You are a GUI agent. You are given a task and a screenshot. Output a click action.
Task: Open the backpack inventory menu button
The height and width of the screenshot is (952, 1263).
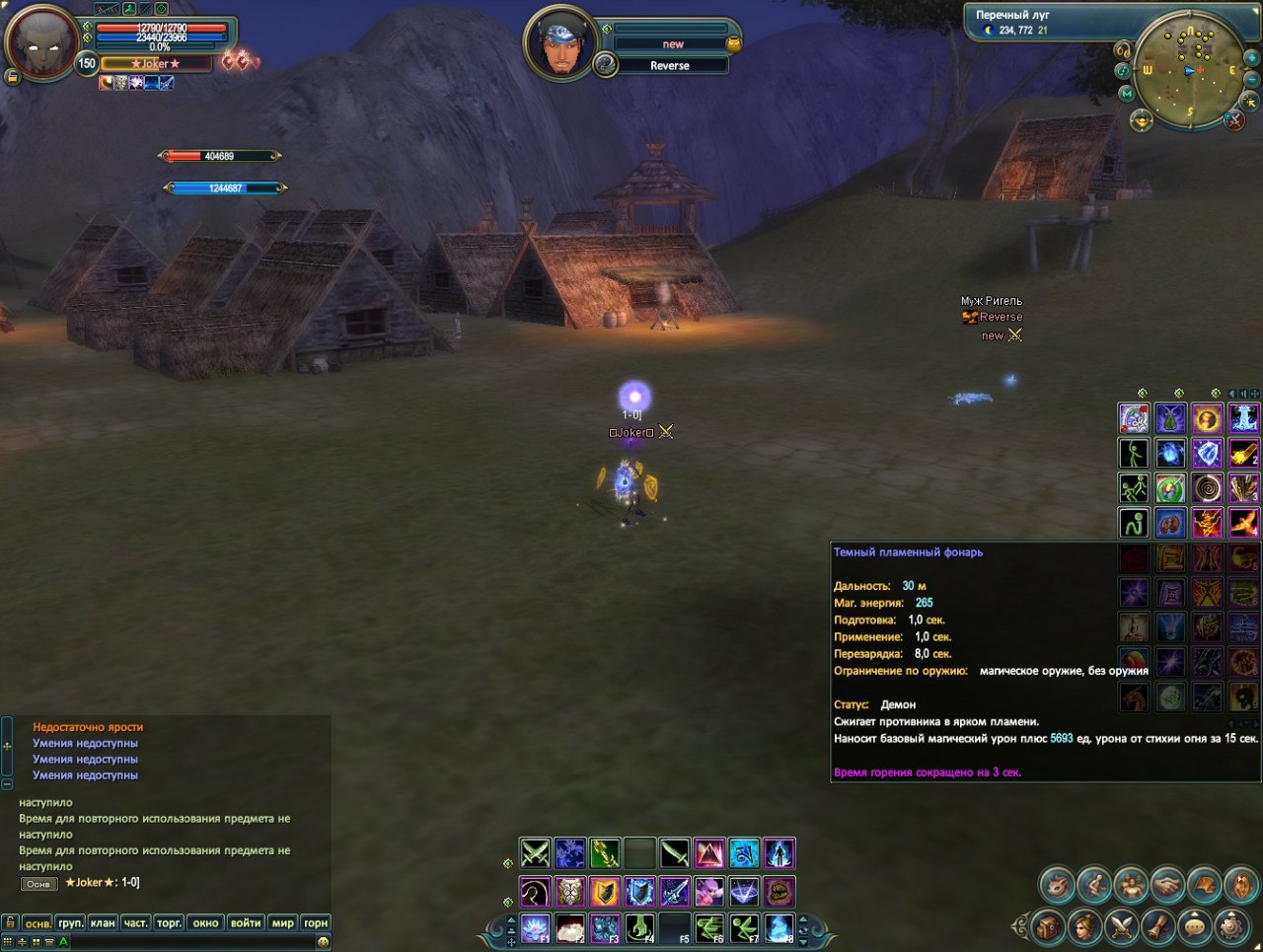(1048, 925)
